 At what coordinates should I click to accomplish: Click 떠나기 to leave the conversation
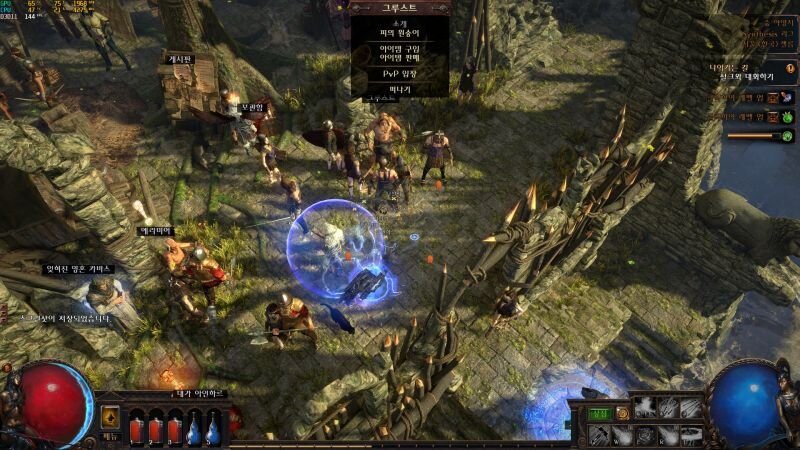click(399, 89)
